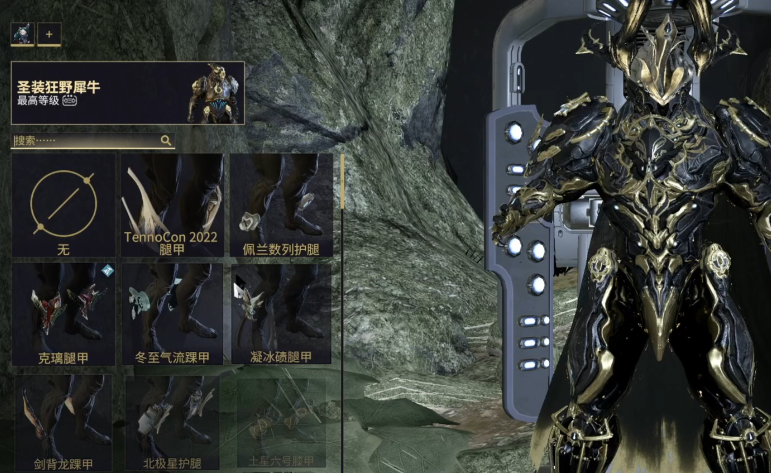Choose the TennoCon 2022 腿甲 leg armor
This screenshot has width=771, height=473.
tap(172, 206)
